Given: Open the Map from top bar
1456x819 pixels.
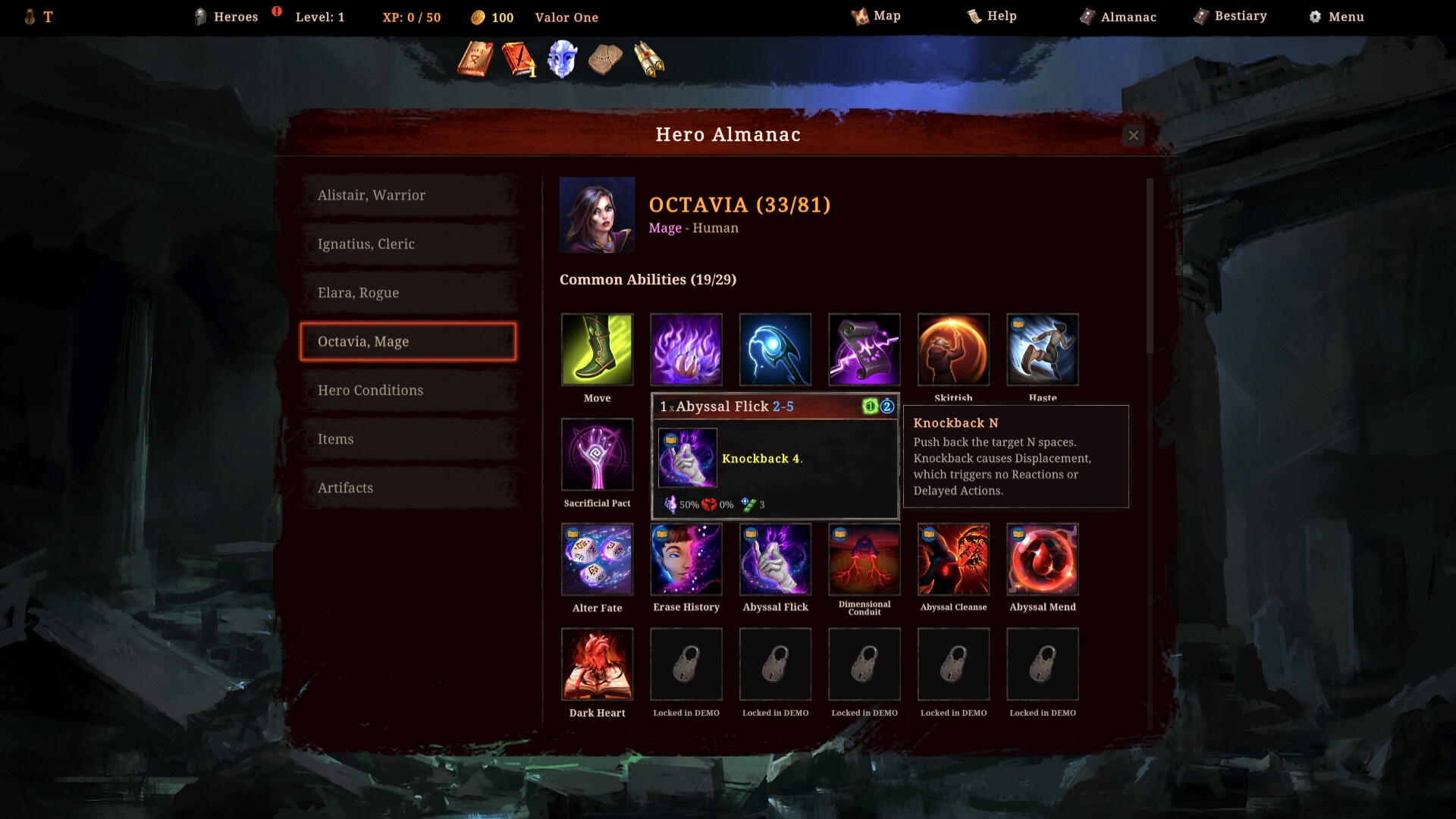Looking at the screenshot, I should tap(876, 16).
